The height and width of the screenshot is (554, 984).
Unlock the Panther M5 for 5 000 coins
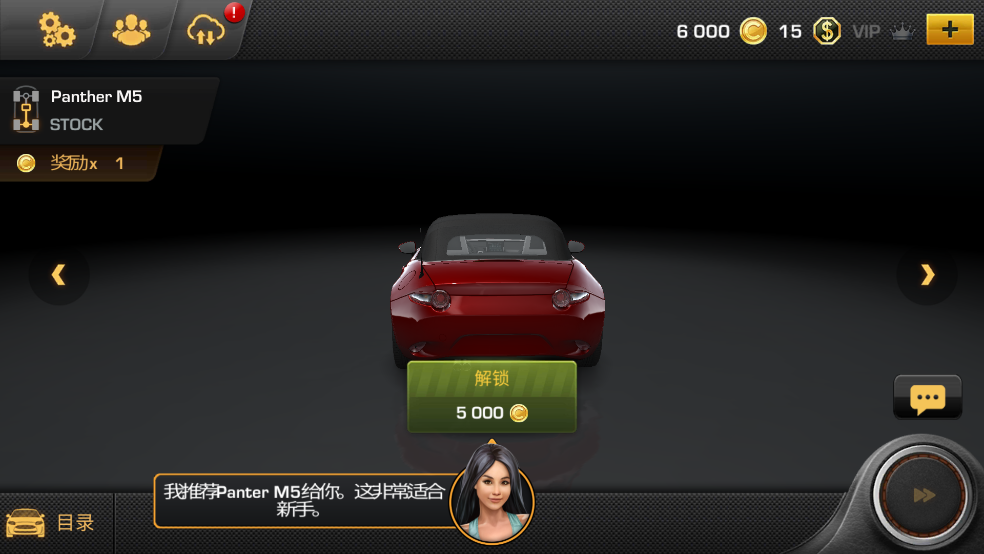click(x=491, y=397)
